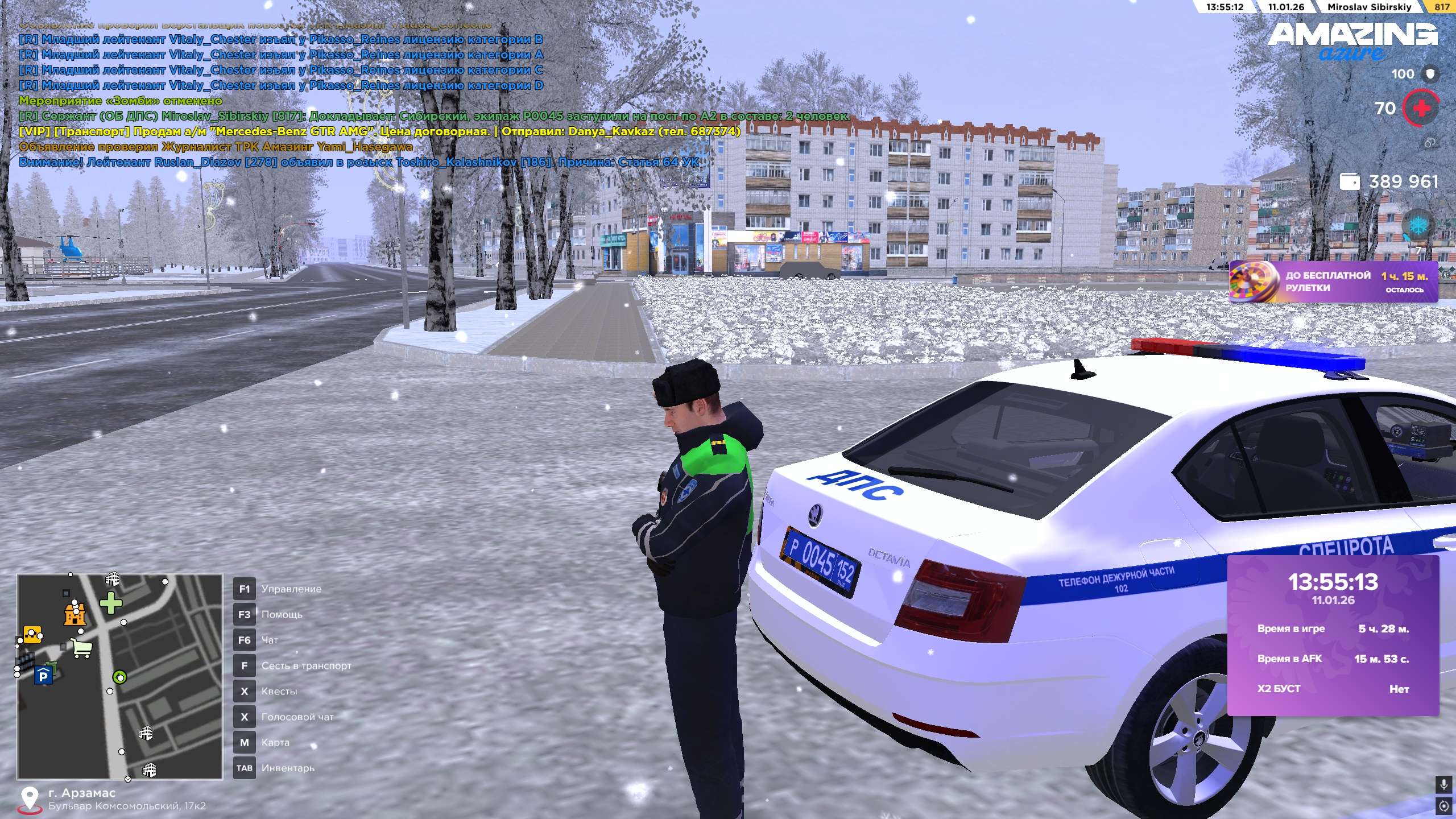
Task: Click the yellow taxi marker on minimap
Action: [32, 634]
